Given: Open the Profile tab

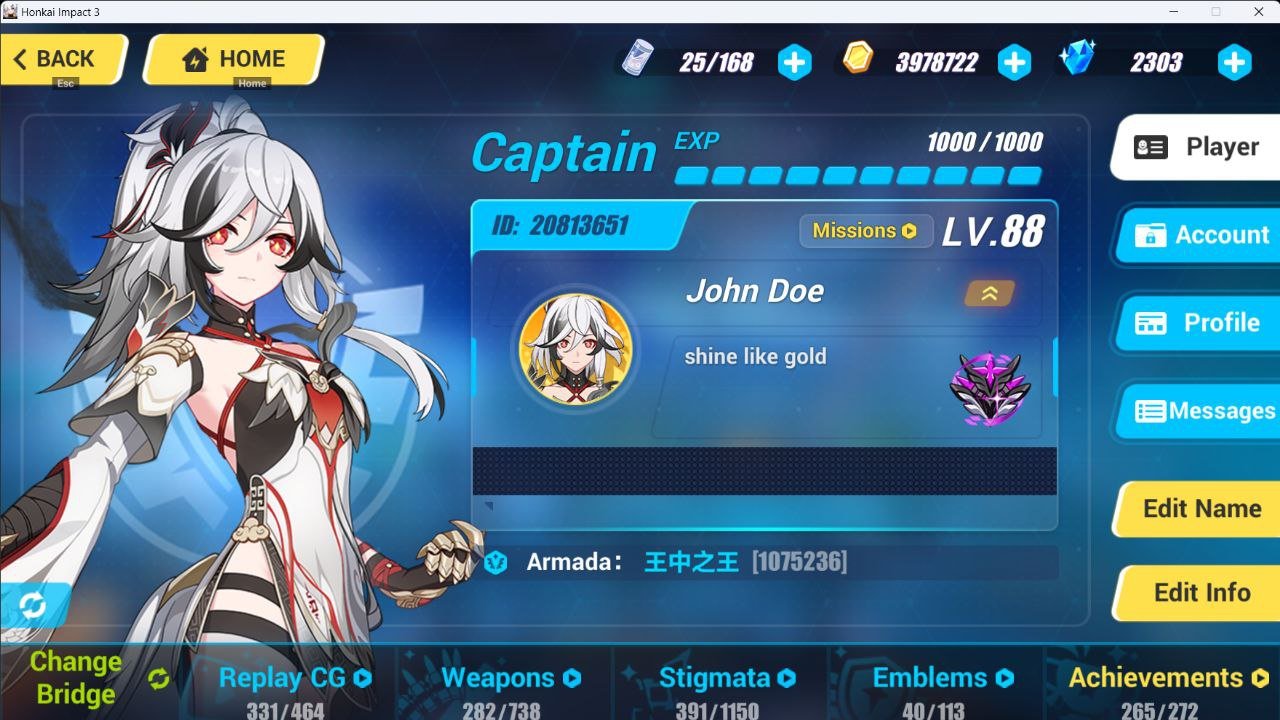Looking at the screenshot, I should [1200, 323].
